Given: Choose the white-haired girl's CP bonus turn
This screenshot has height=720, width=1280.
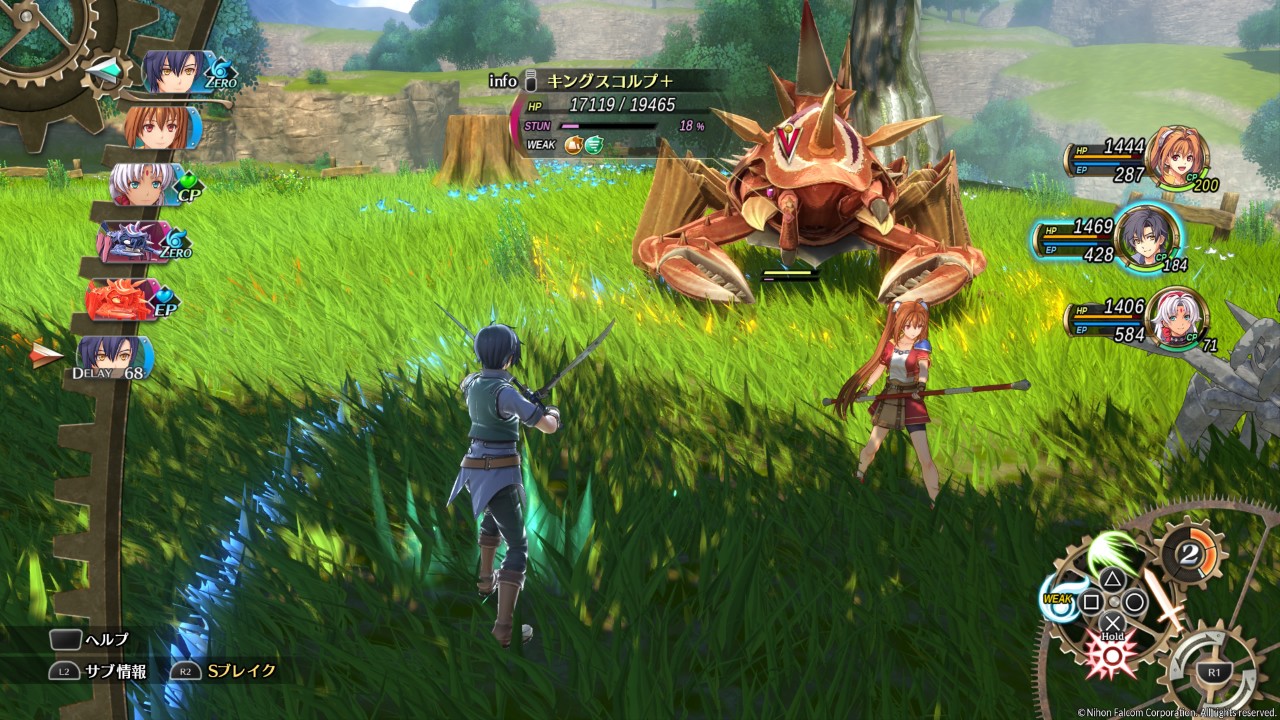Looking at the screenshot, I should (x=150, y=186).
